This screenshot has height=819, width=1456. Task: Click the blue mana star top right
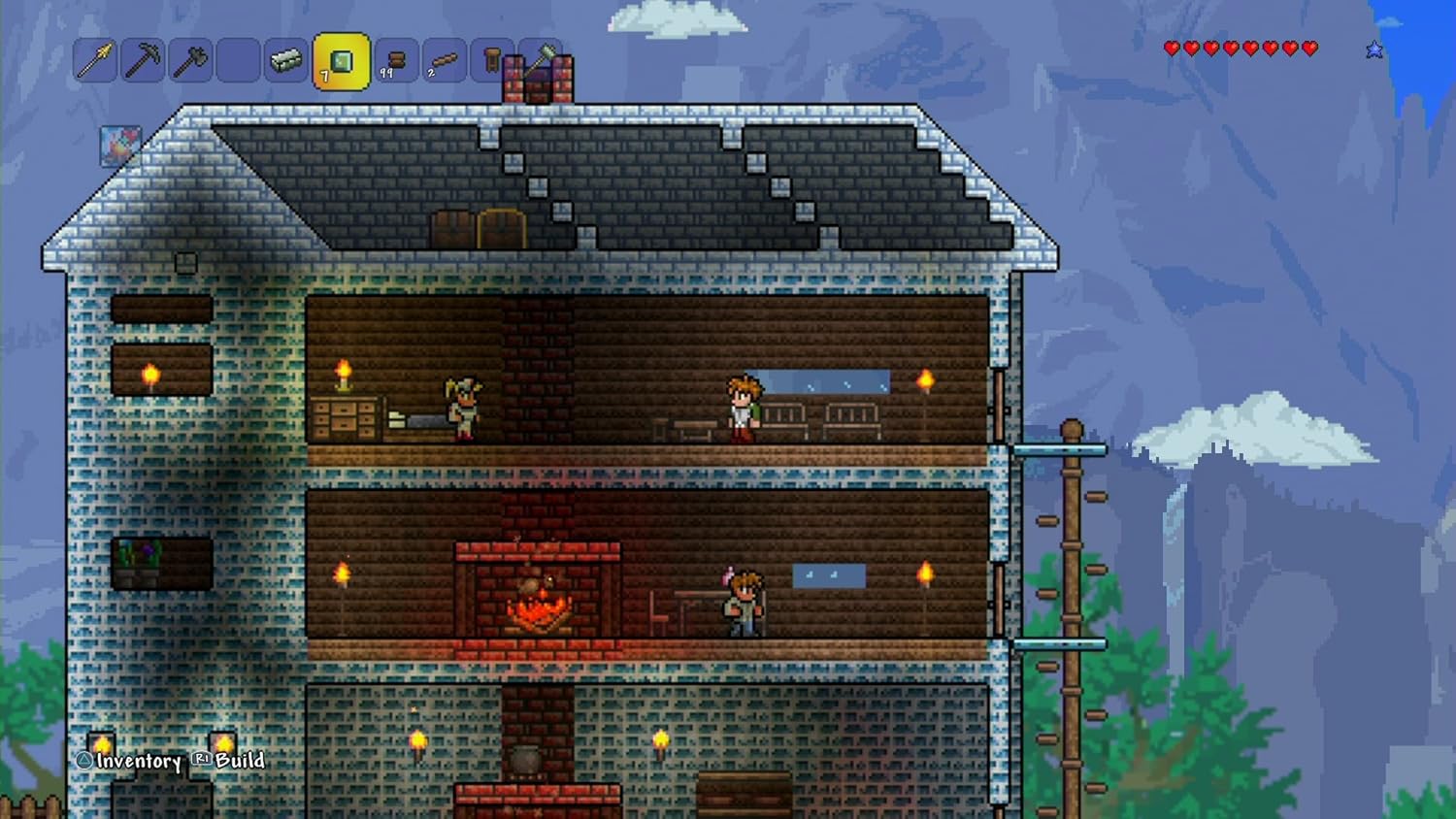(1374, 47)
